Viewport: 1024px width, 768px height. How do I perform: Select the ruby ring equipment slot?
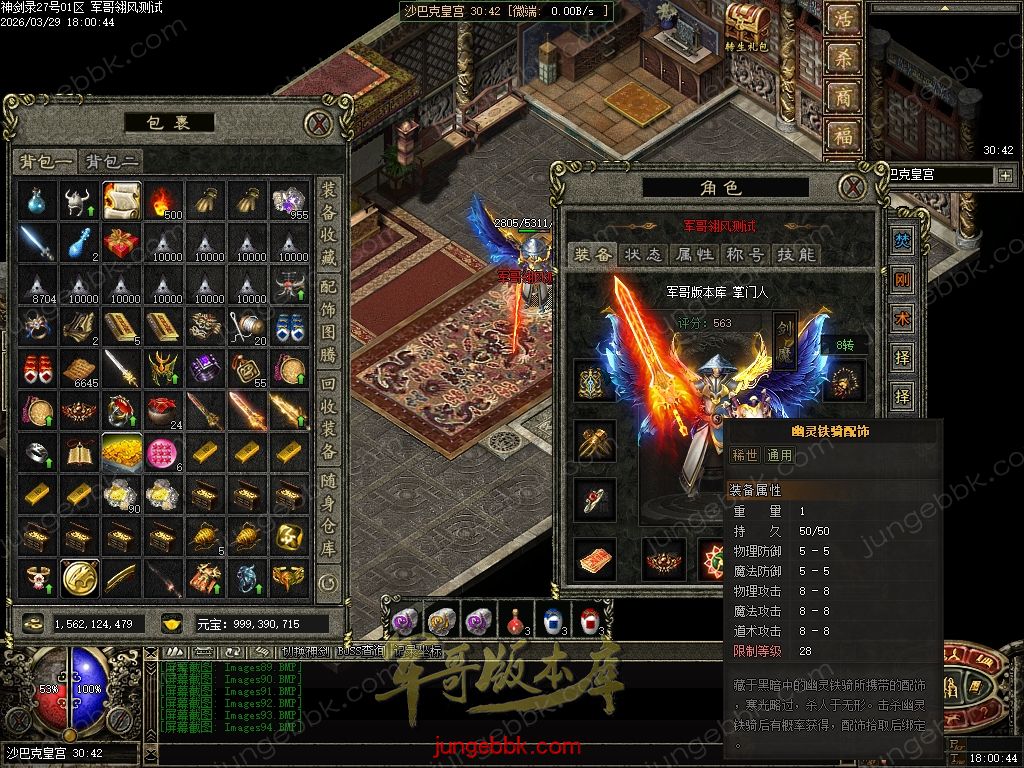coord(594,498)
